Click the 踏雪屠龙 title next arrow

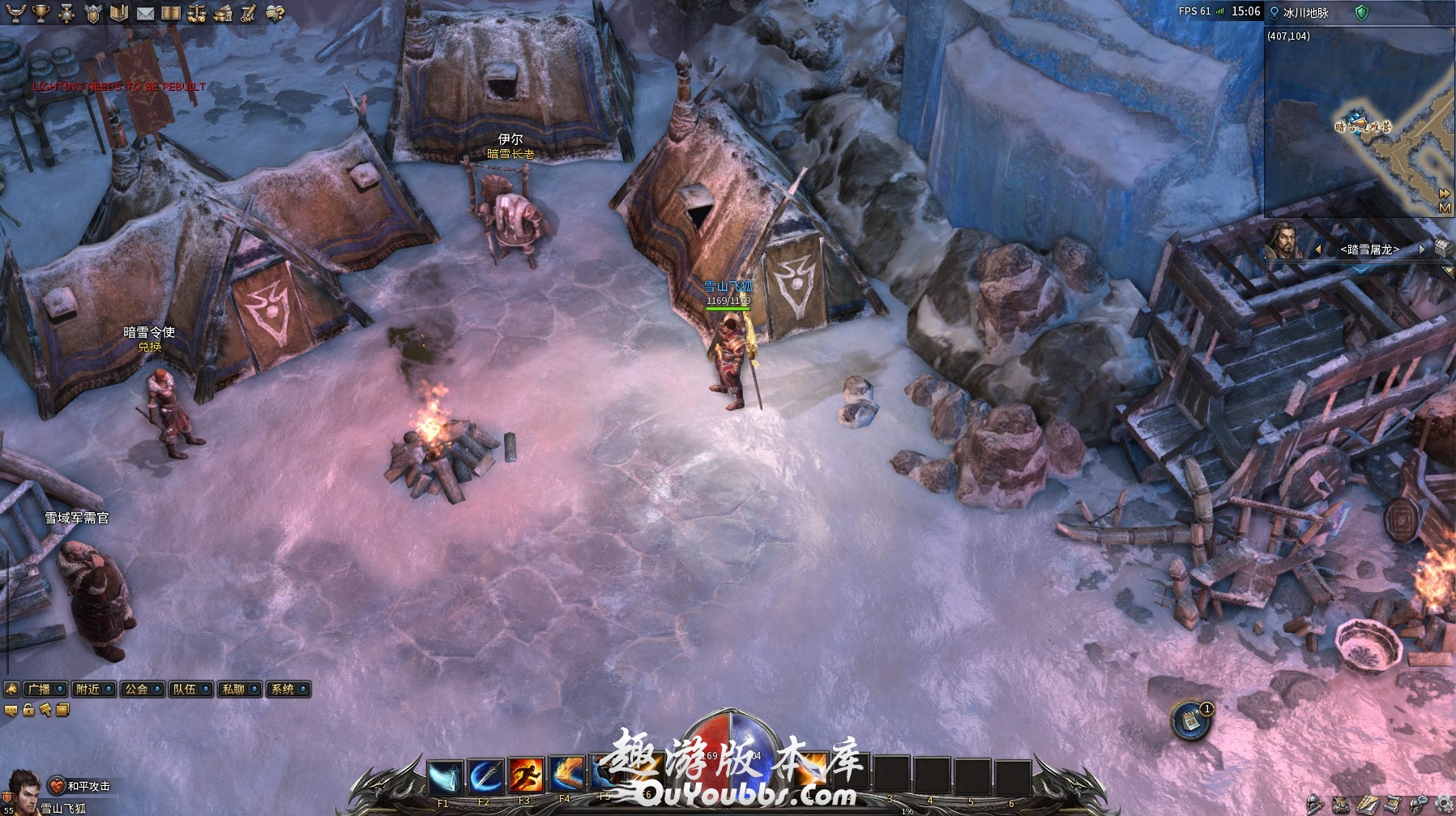(1422, 250)
